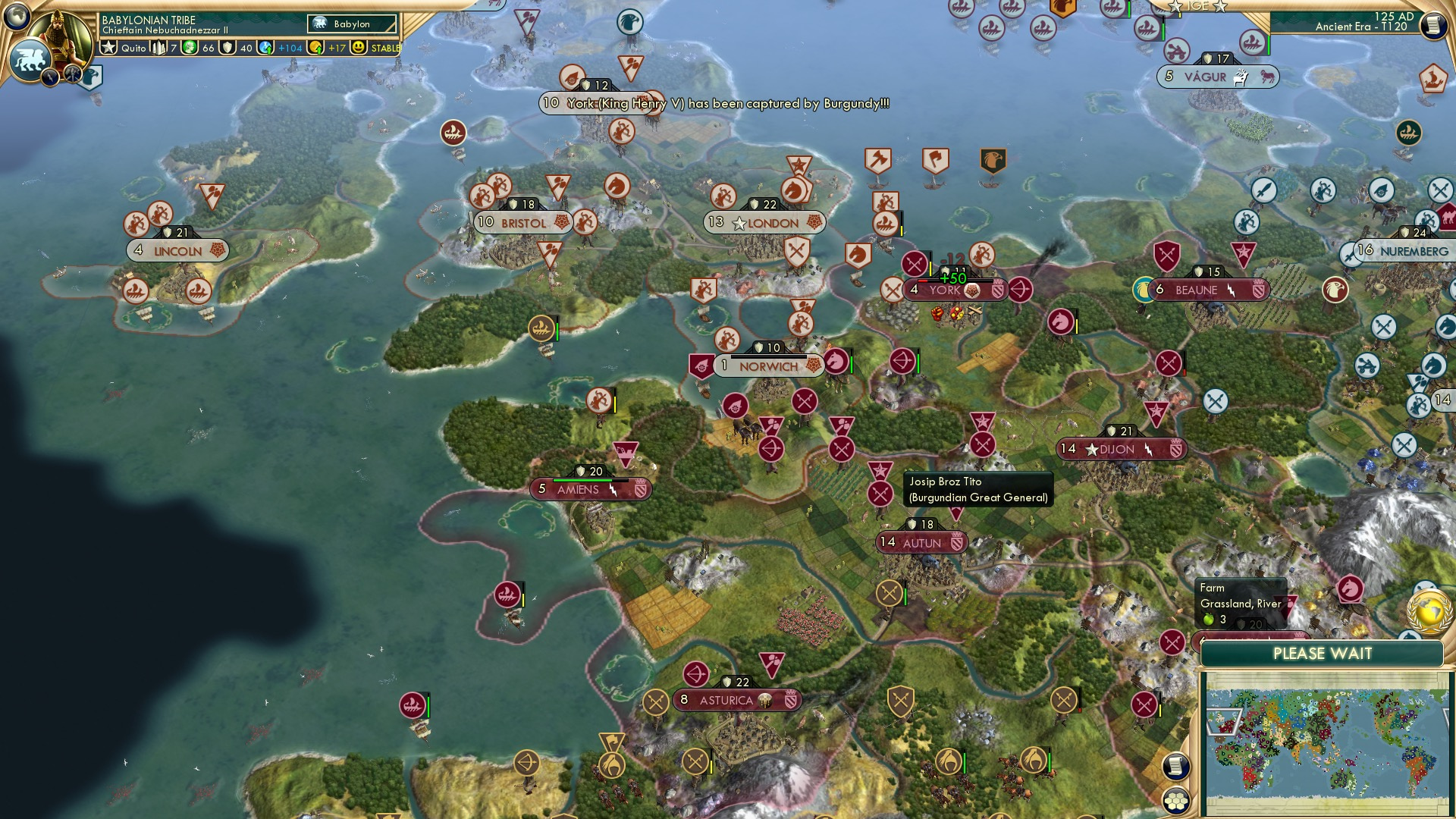
Task: Click the PLEASE WAIT button
Action: tap(1323, 652)
